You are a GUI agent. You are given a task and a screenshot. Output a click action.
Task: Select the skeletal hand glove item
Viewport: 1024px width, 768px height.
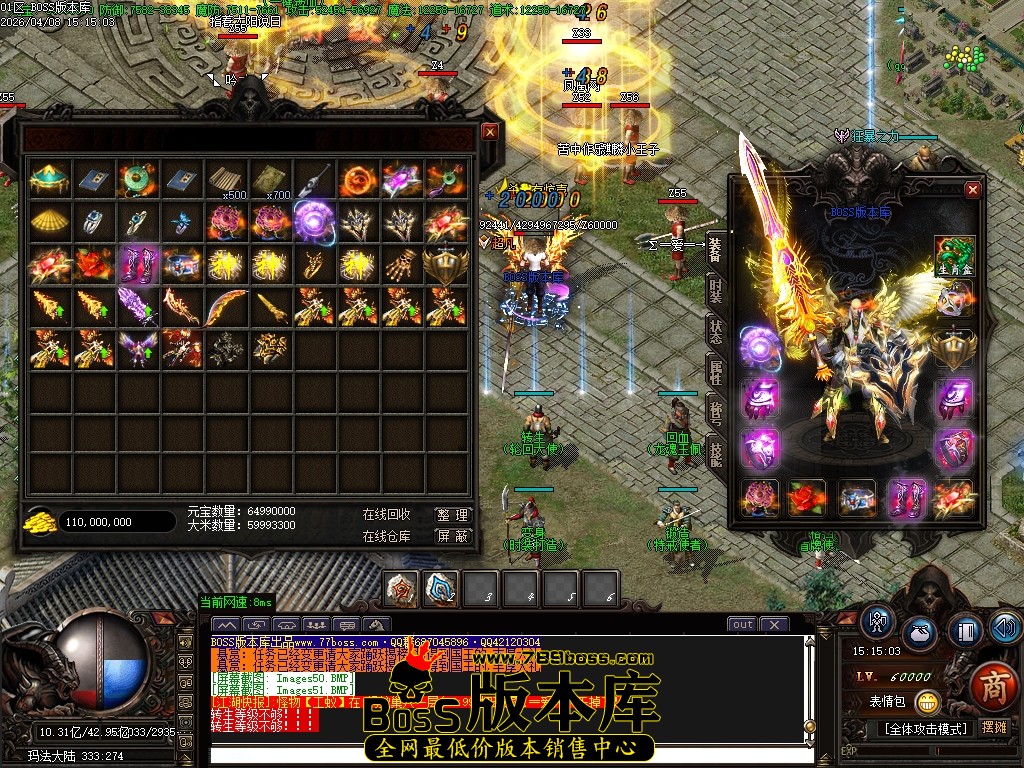401,264
